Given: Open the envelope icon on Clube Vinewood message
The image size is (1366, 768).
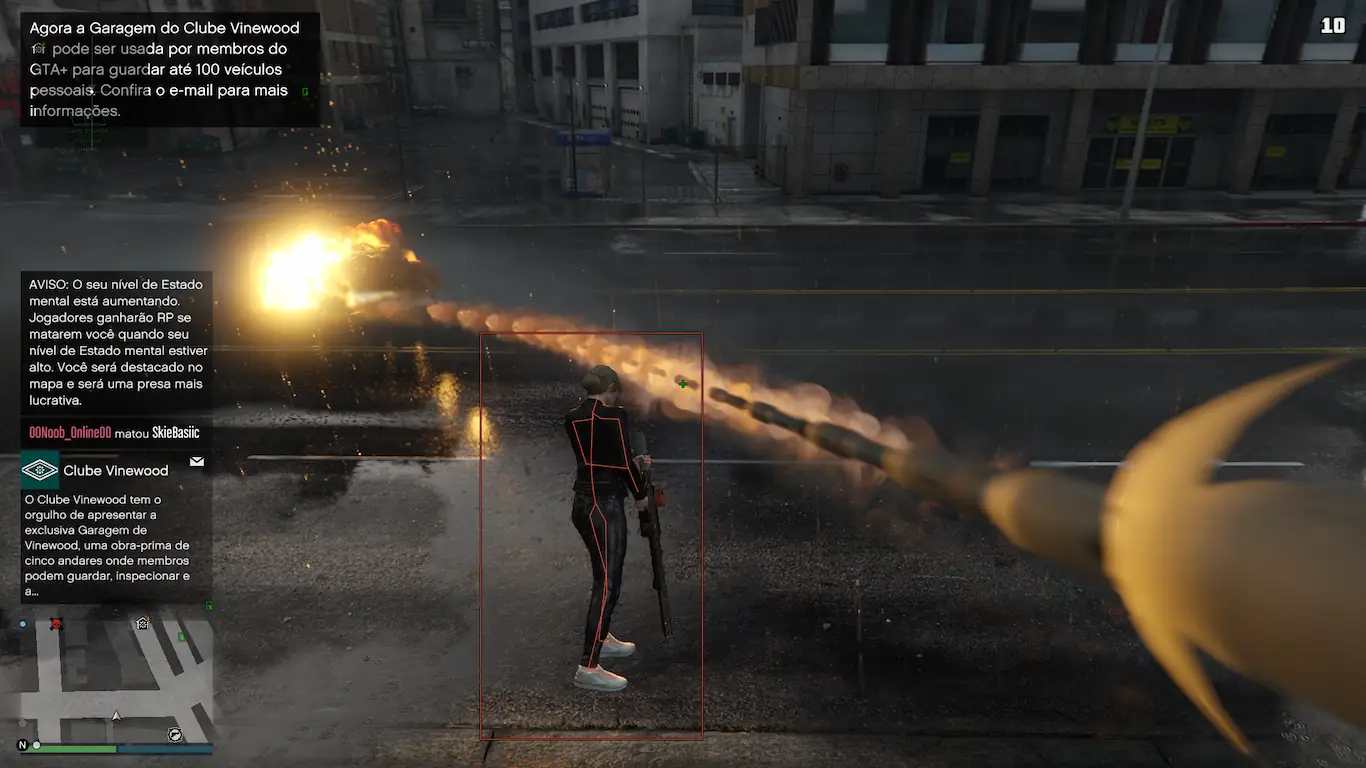Looking at the screenshot, I should (197, 461).
